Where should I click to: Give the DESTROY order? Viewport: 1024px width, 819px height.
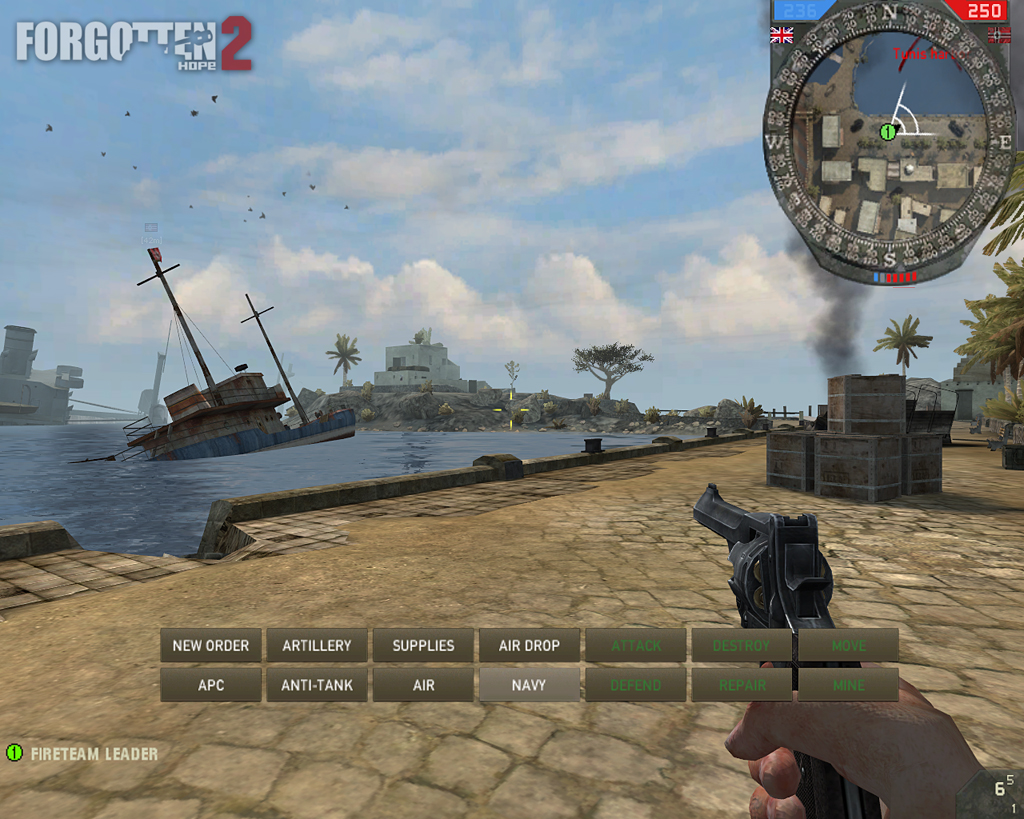741,645
